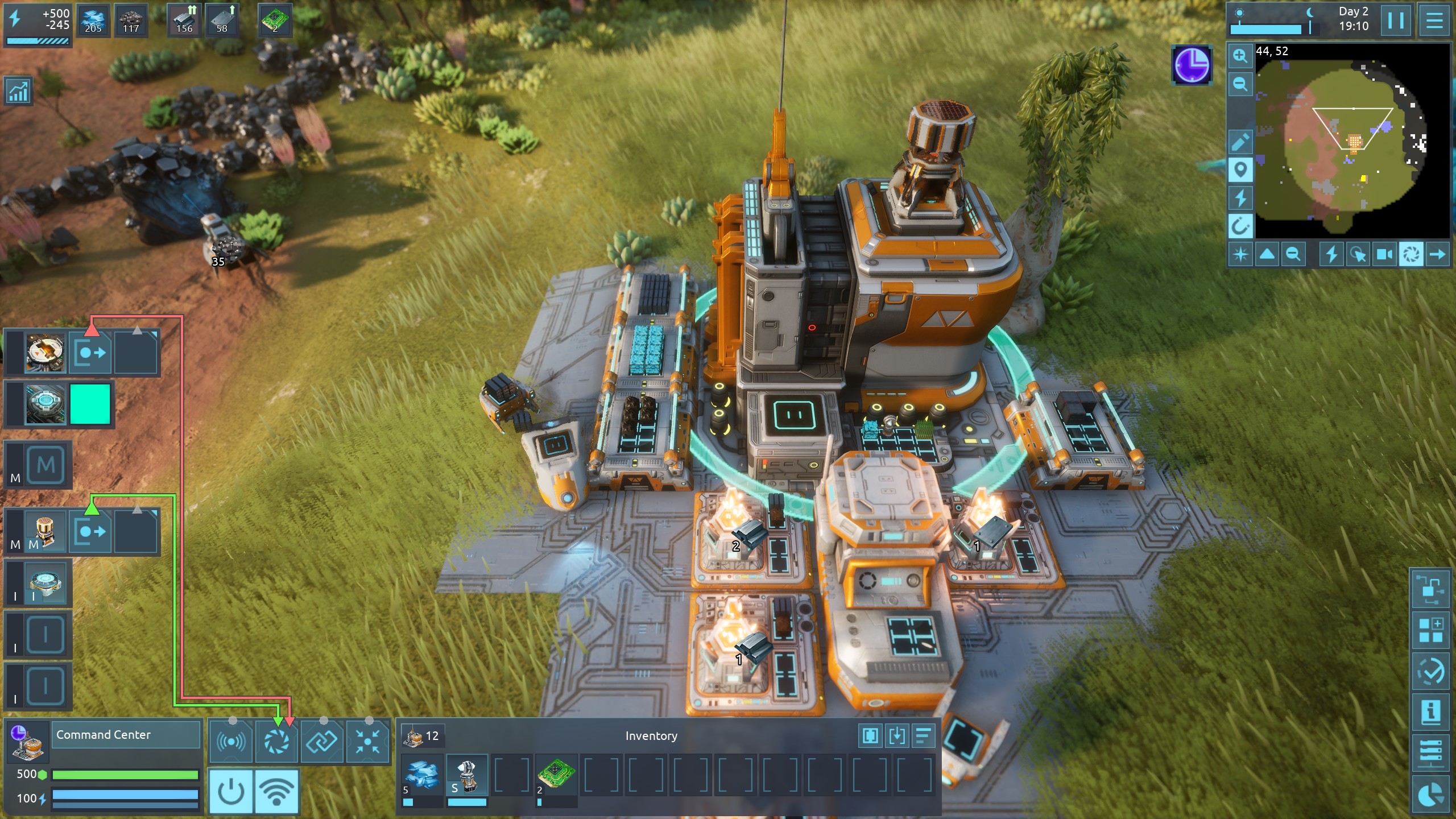Viewport: 1456px width, 819px height.
Task: Open the inventory list options button
Action: (x=924, y=735)
